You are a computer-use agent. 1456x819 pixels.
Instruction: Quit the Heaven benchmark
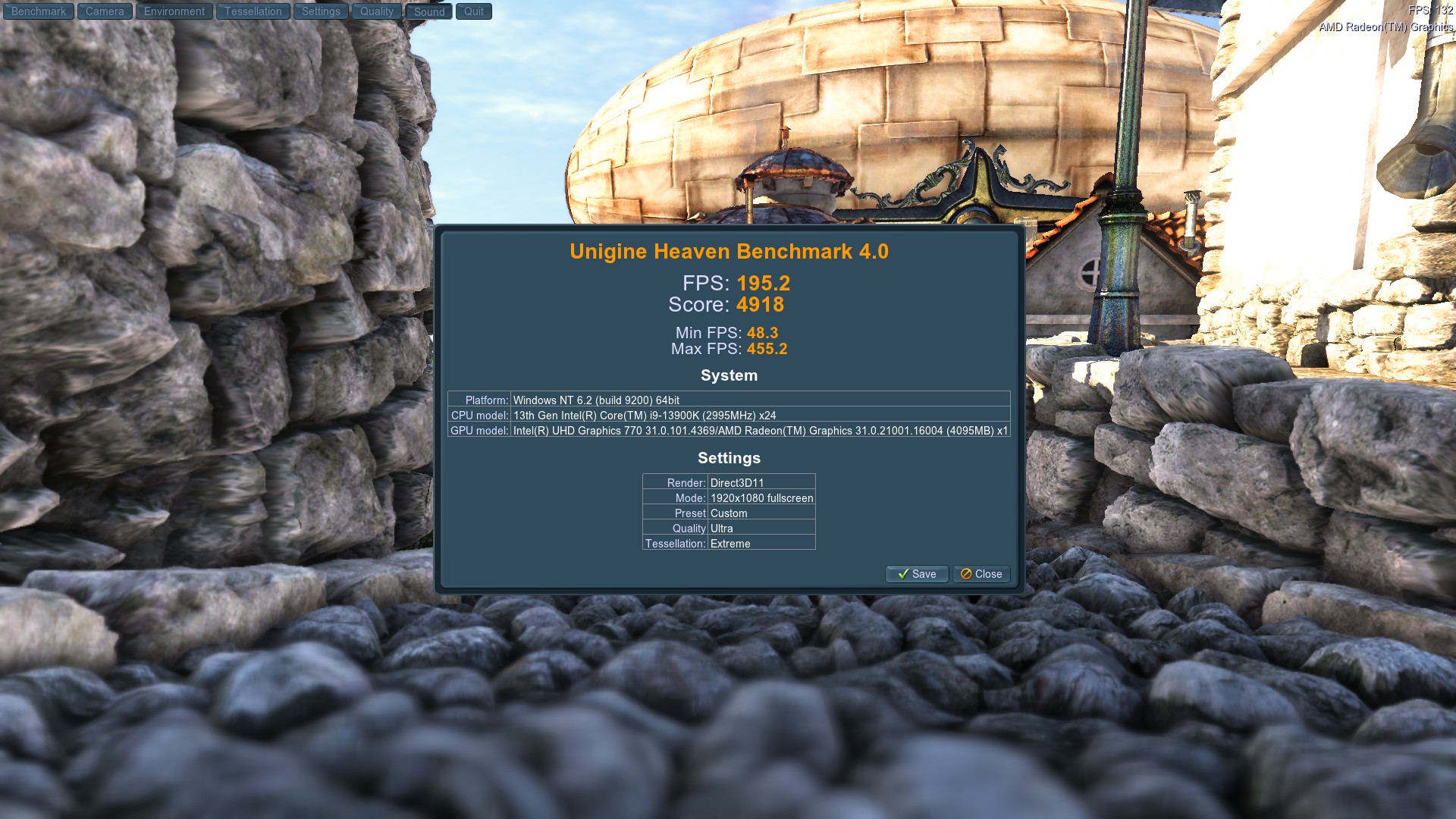[x=474, y=11]
